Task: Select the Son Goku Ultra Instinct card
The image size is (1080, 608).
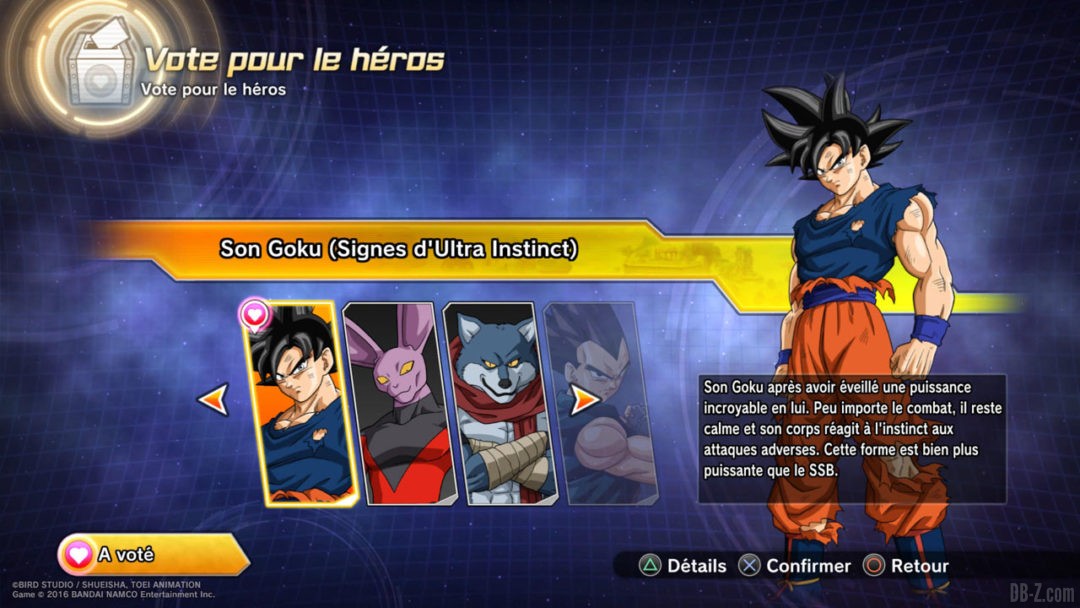Action: [x=300, y=402]
